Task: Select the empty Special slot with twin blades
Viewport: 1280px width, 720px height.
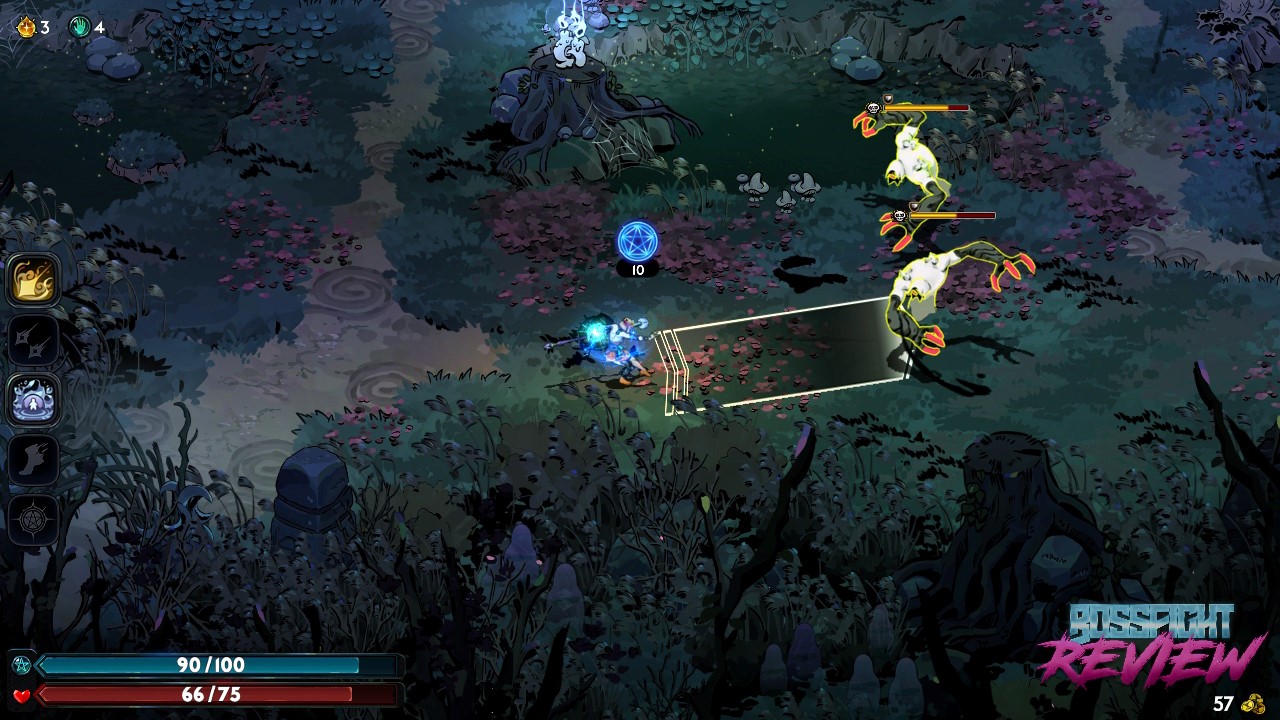Action: coord(34,340)
